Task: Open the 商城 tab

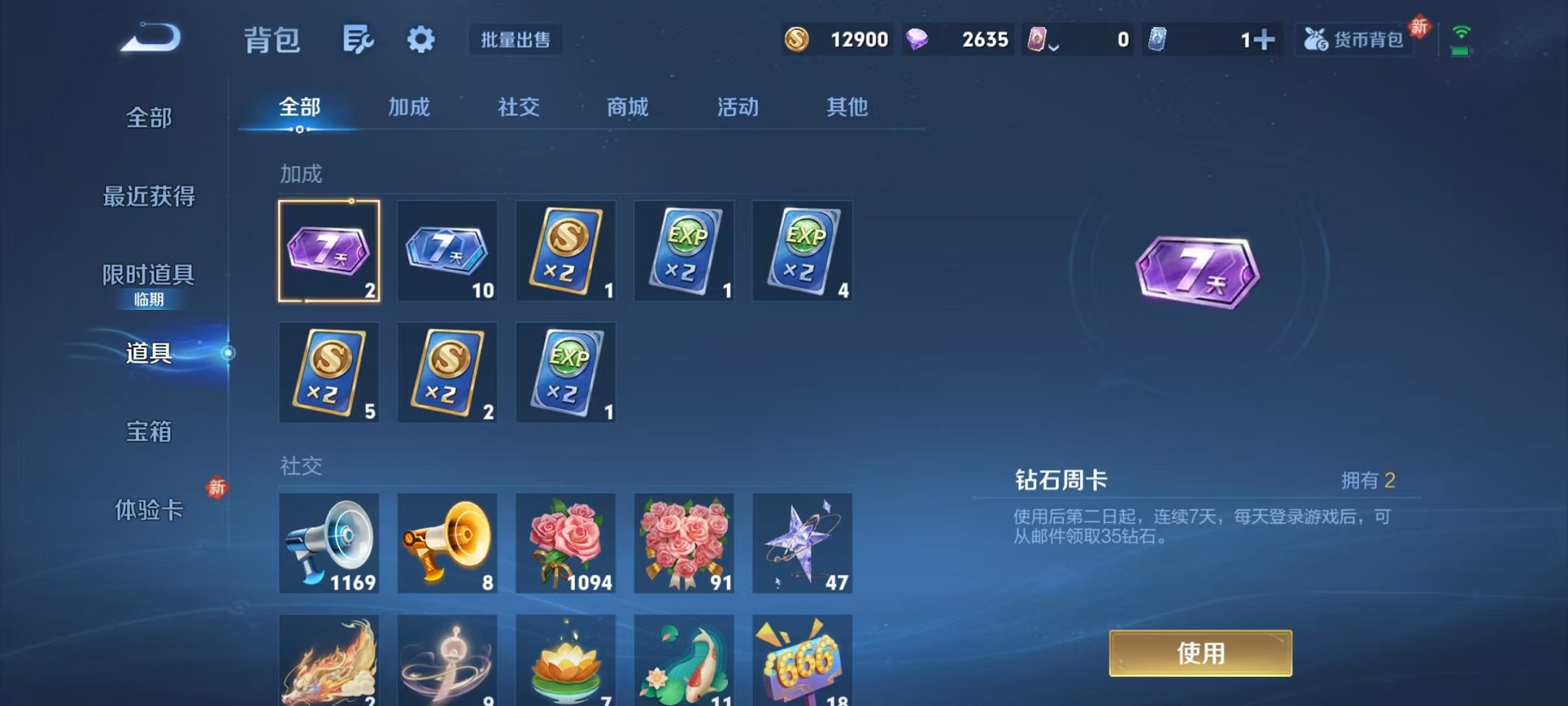Action: [x=626, y=107]
